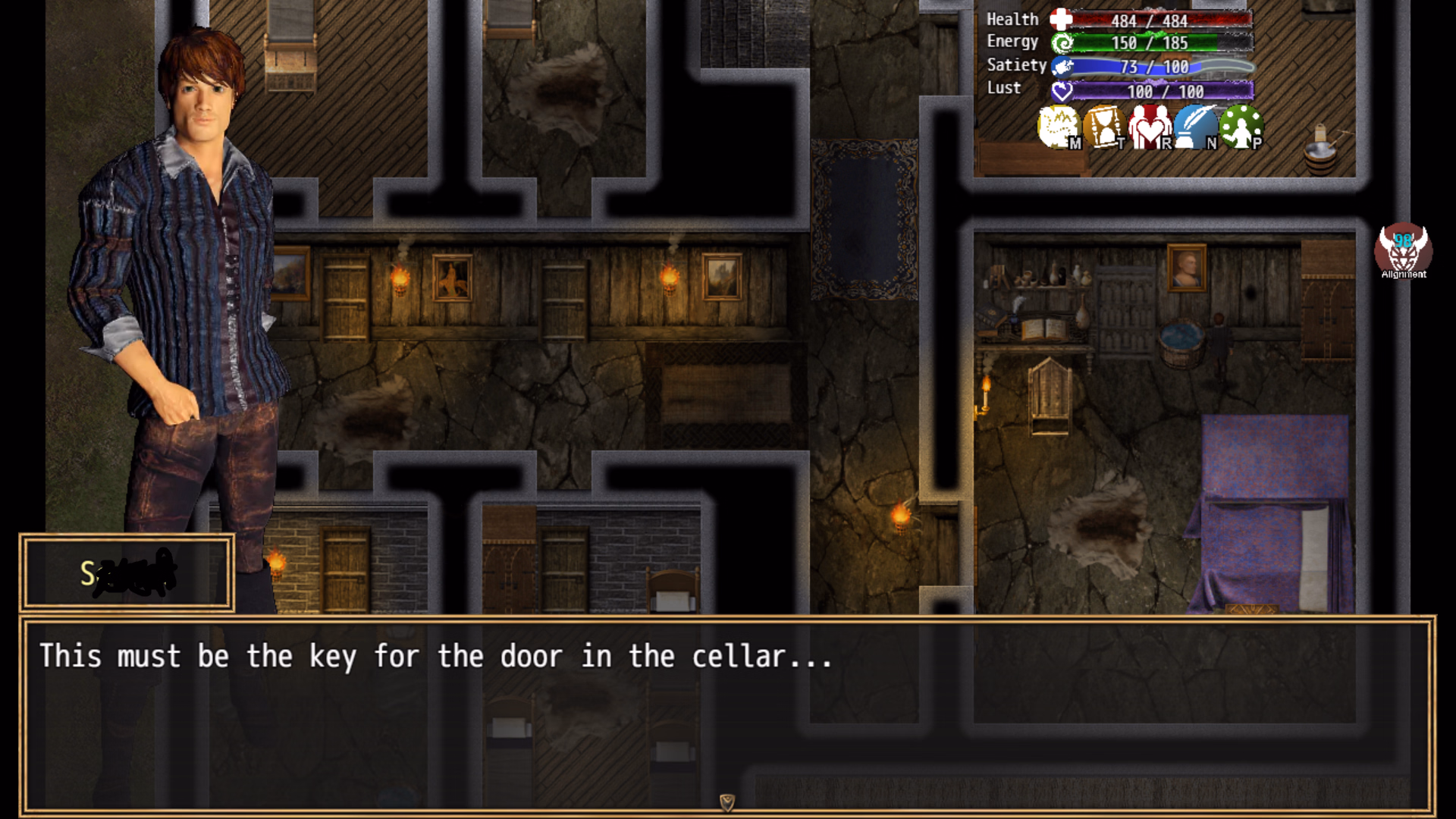1456x819 pixels.
Task: Open the quill and inkwell notes icon
Action: tap(1195, 127)
